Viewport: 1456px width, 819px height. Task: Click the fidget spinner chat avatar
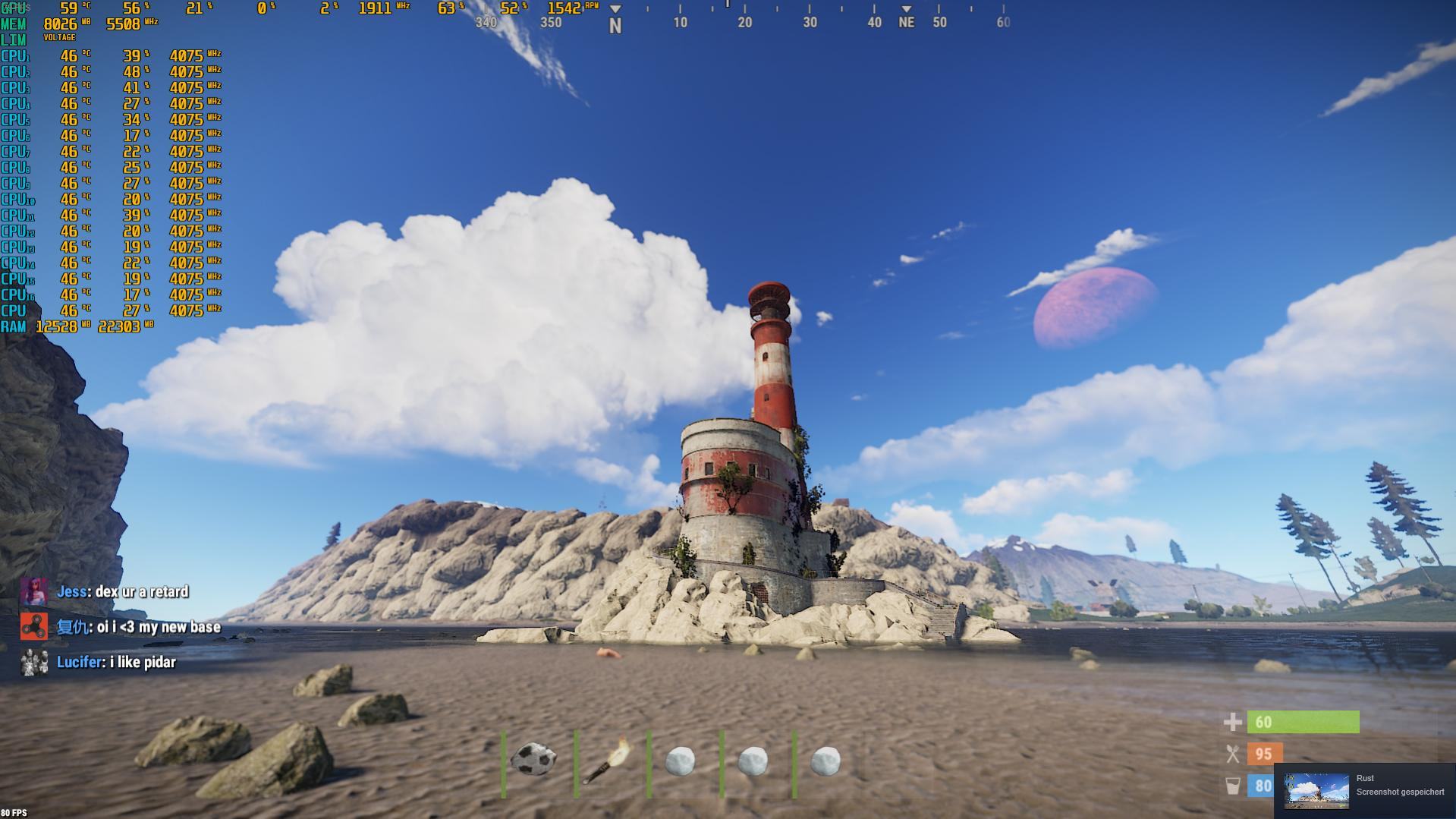[34, 627]
